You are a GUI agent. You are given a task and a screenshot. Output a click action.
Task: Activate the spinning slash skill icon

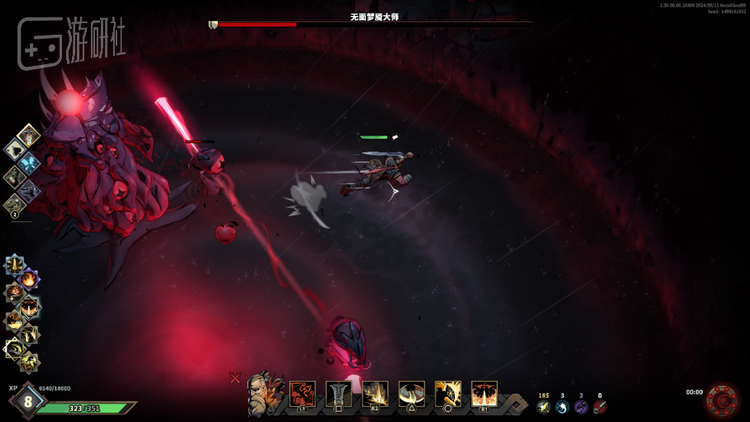click(x=412, y=394)
